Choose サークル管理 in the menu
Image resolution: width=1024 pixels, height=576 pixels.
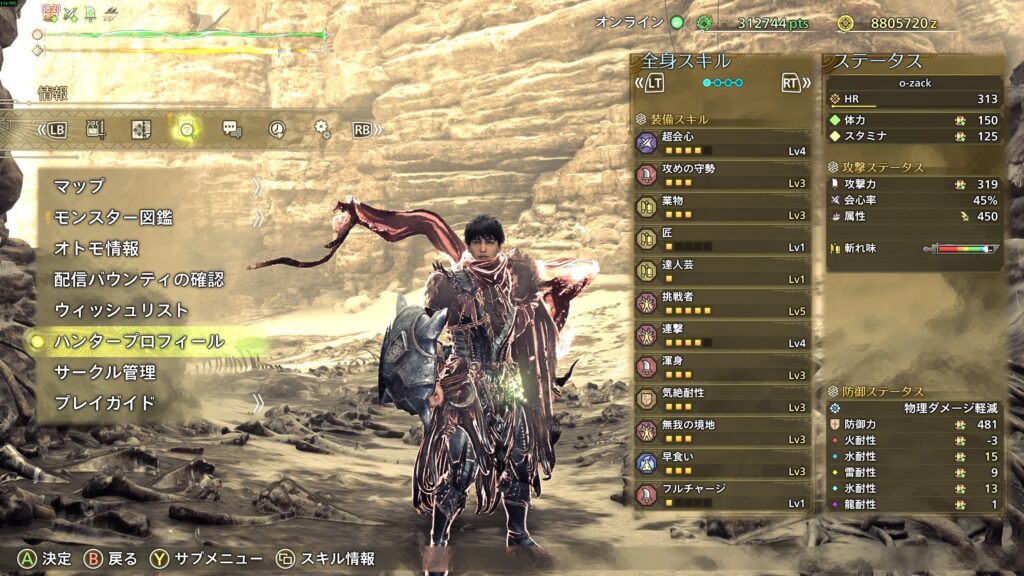click(104, 372)
